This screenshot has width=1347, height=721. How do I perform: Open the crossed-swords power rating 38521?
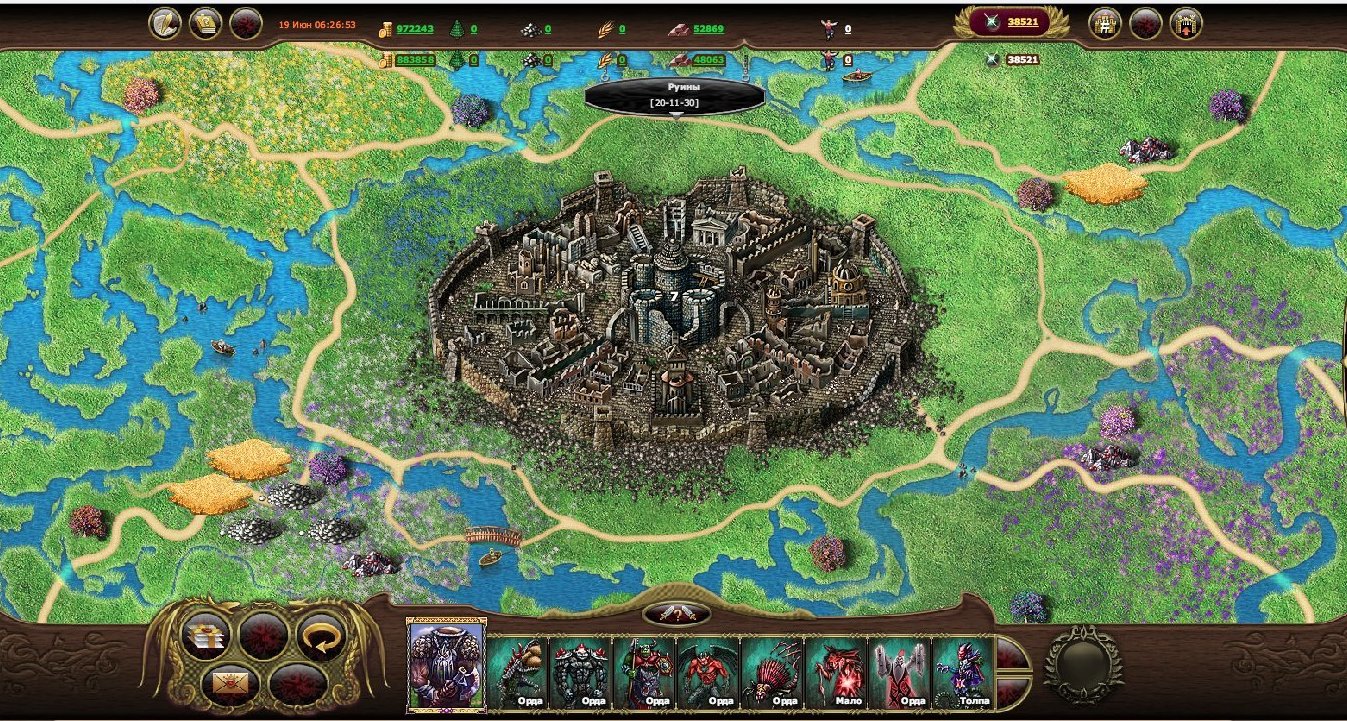click(1009, 22)
